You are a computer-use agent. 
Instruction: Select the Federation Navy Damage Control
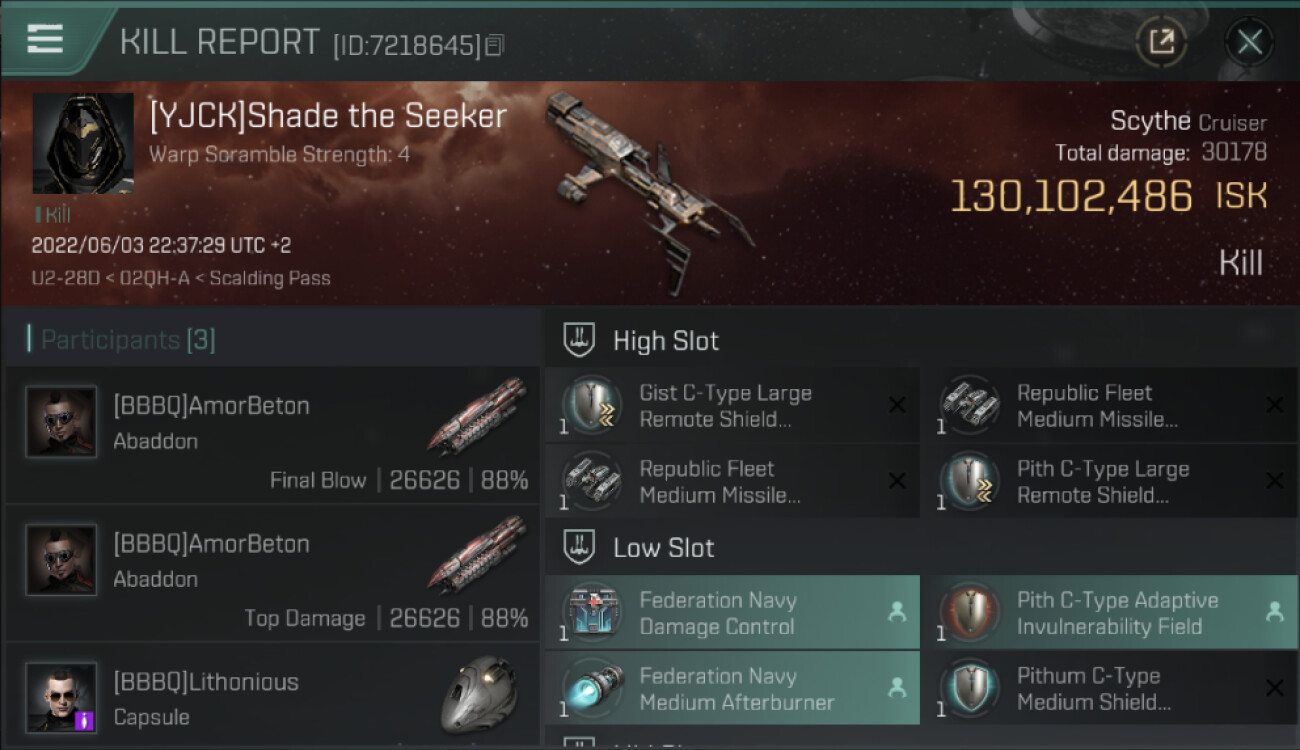pyautogui.click(x=732, y=613)
